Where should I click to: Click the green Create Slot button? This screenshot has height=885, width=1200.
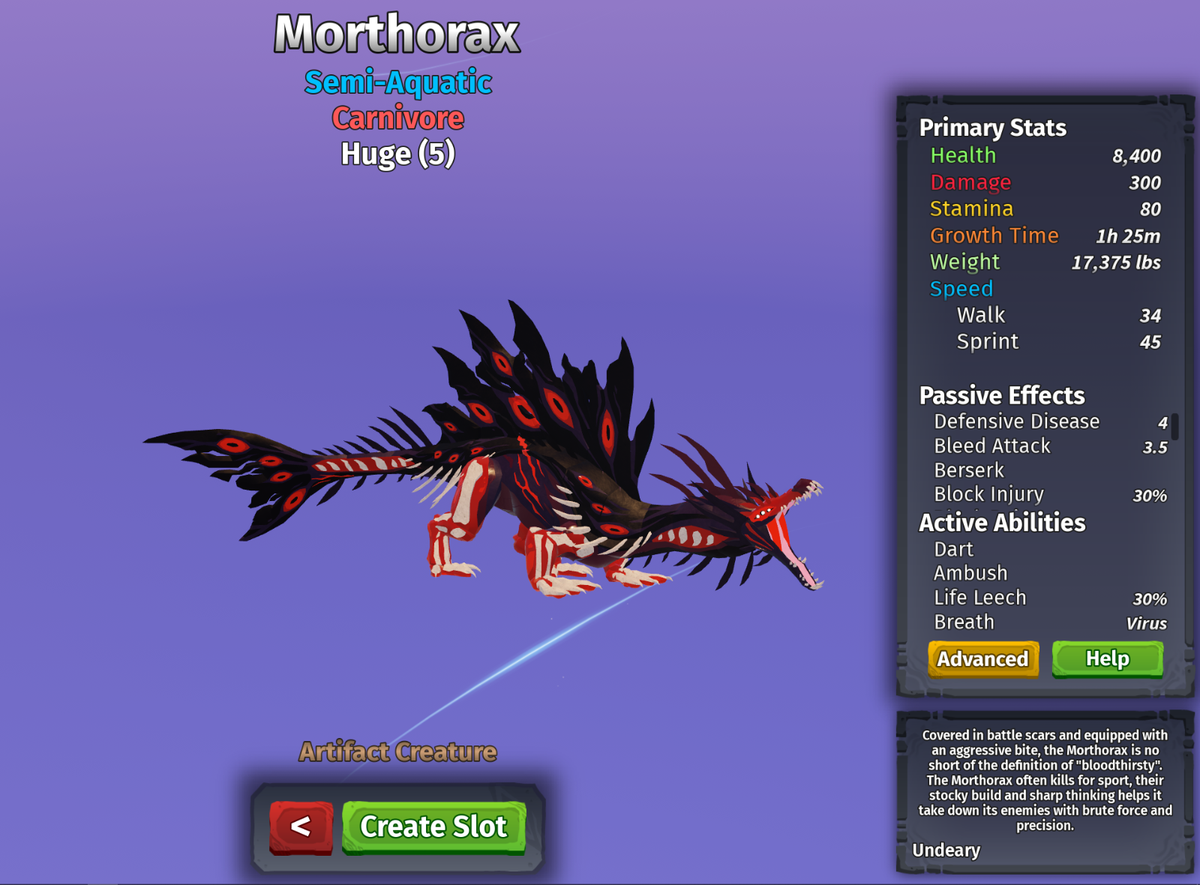[433, 826]
